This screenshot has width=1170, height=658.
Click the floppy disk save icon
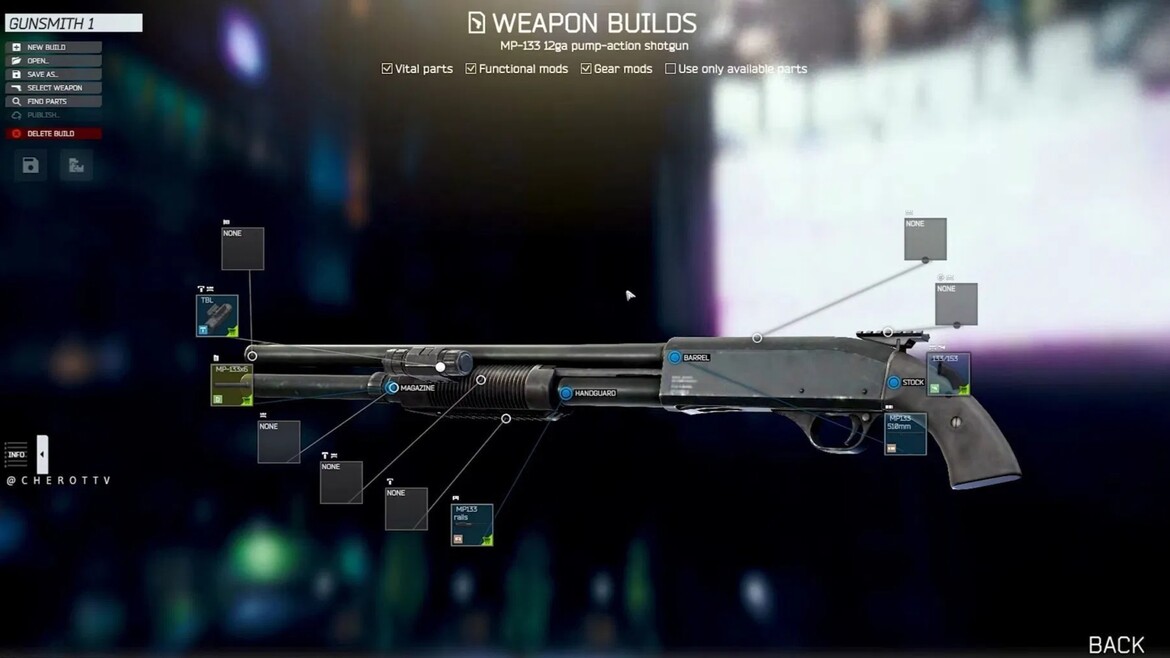[31, 166]
